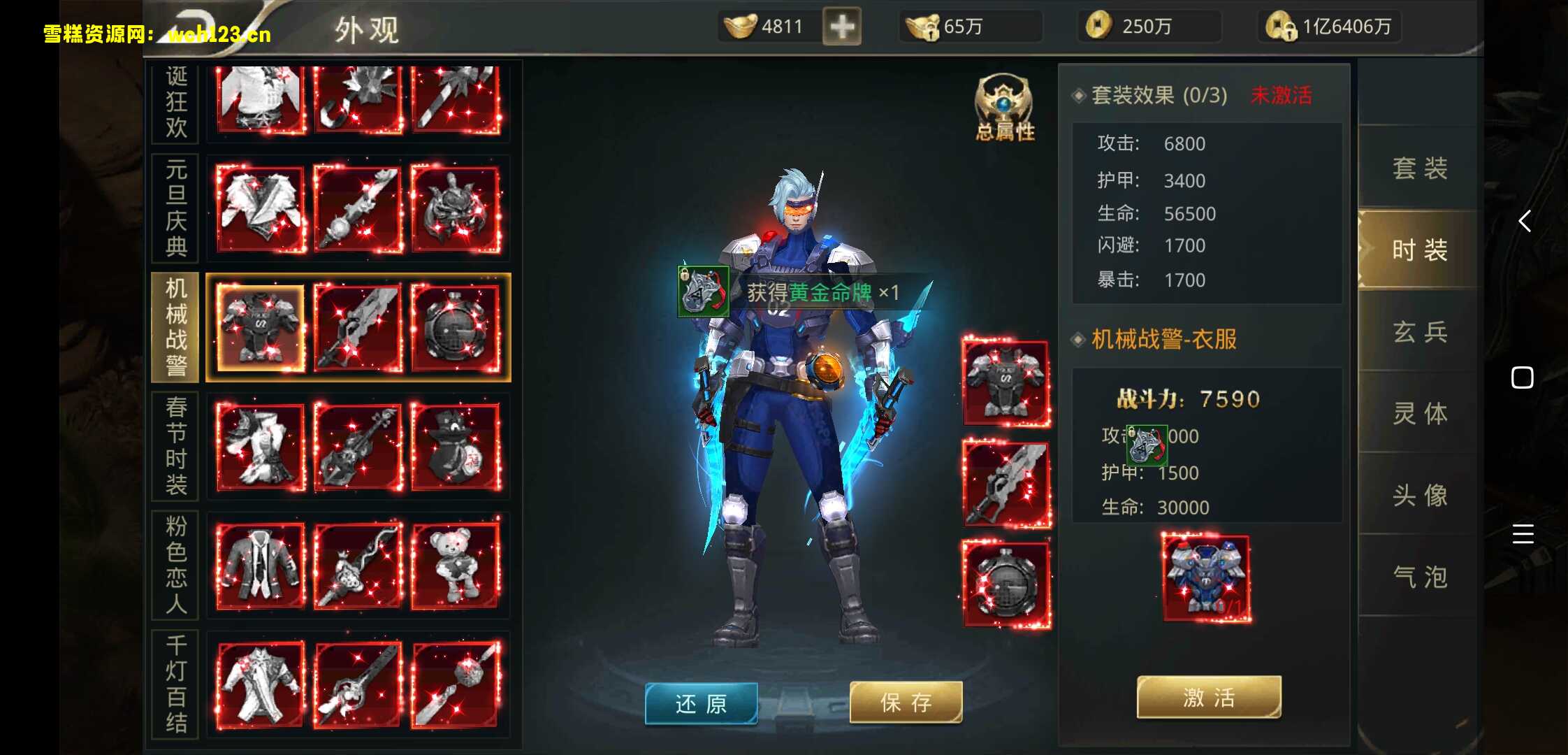The width and height of the screenshot is (1568, 755).
Task: Switch to the 套装 tab
Action: pos(1419,168)
